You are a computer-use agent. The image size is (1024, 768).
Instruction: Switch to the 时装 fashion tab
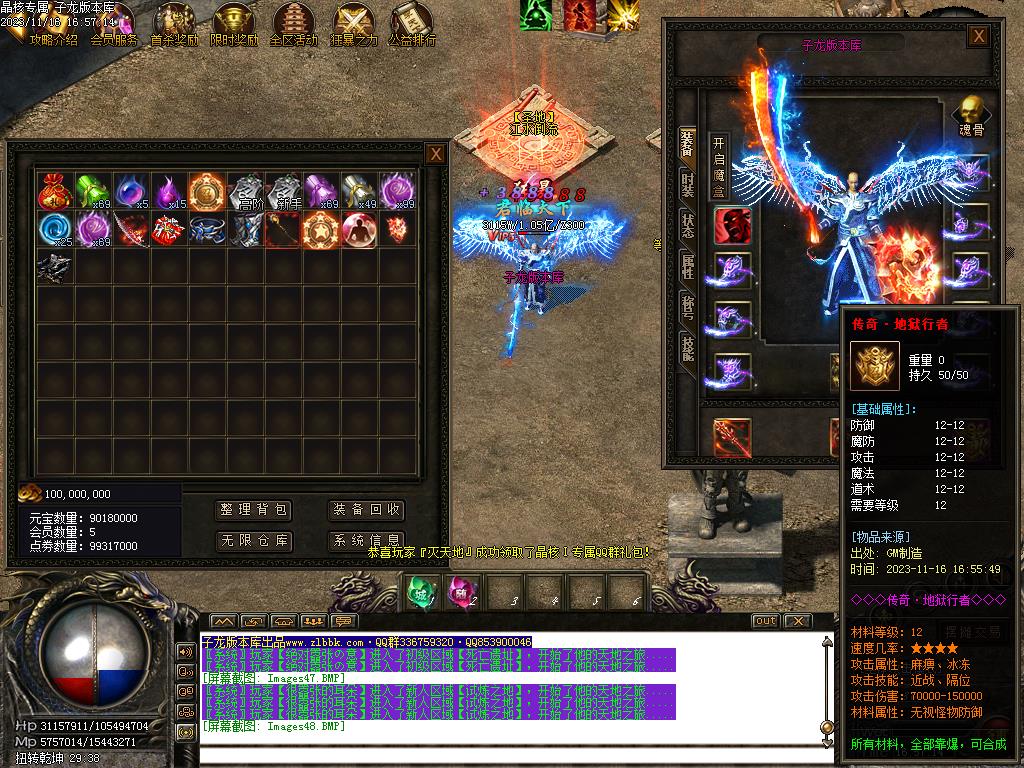pyautogui.click(x=688, y=183)
